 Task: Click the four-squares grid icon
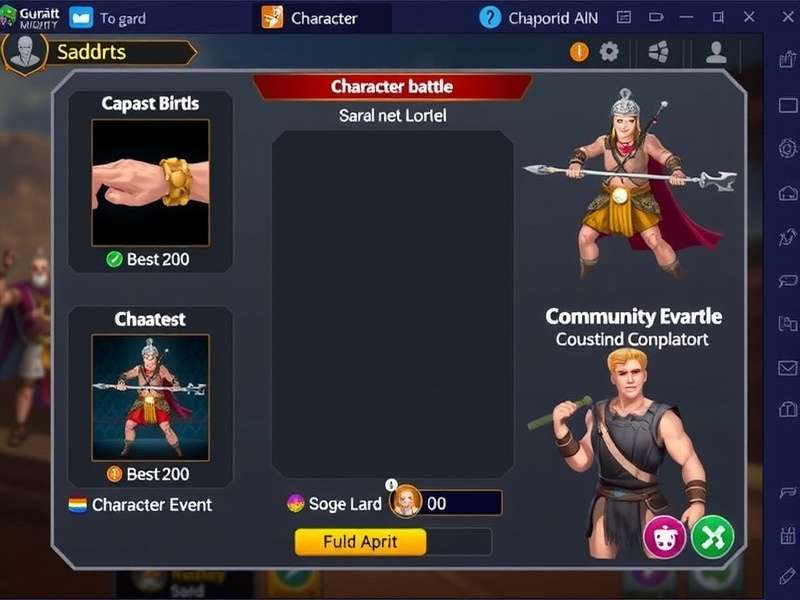pyautogui.click(x=658, y=53)
